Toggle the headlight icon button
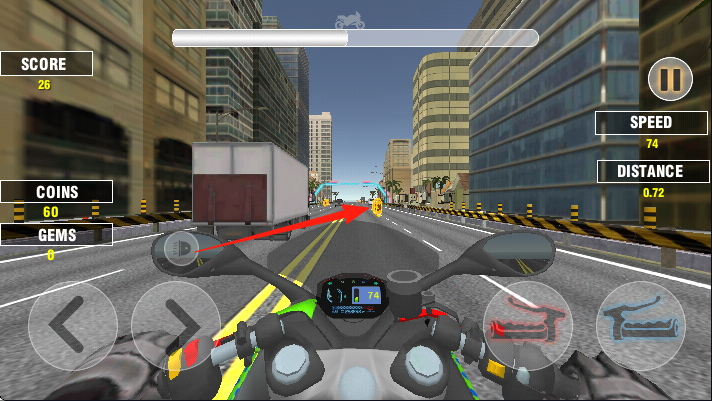Image resolution: width=712 pixels, height=401 pixels. tap(181, 248)
